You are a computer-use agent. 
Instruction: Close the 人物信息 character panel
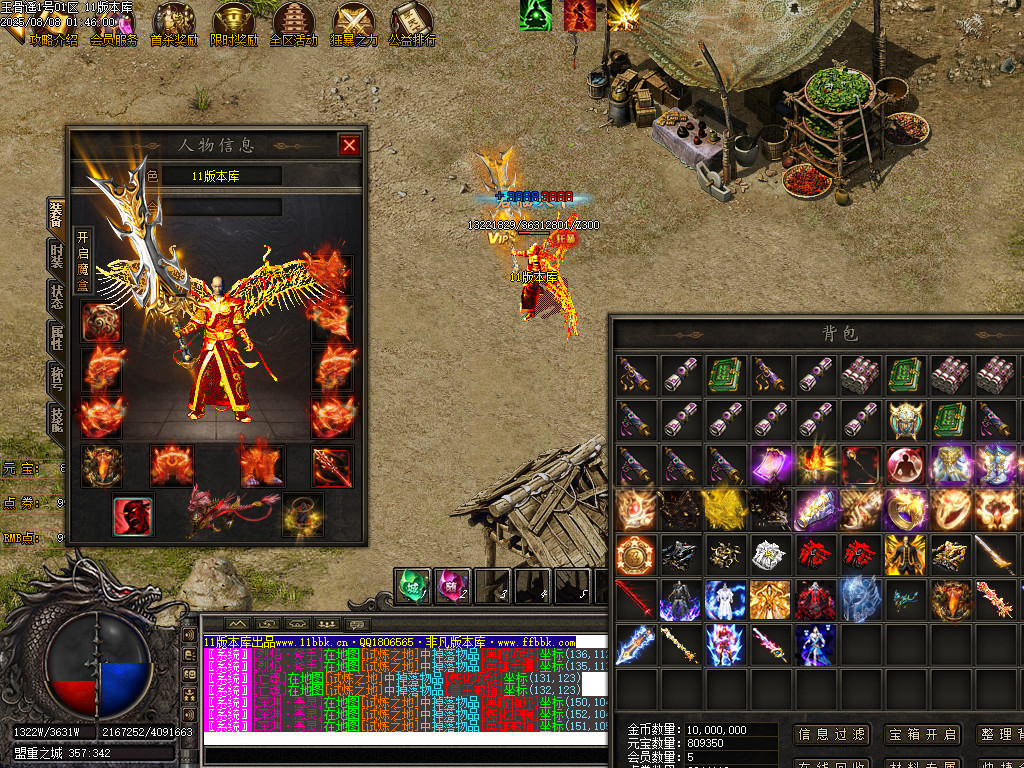[349, 145]
